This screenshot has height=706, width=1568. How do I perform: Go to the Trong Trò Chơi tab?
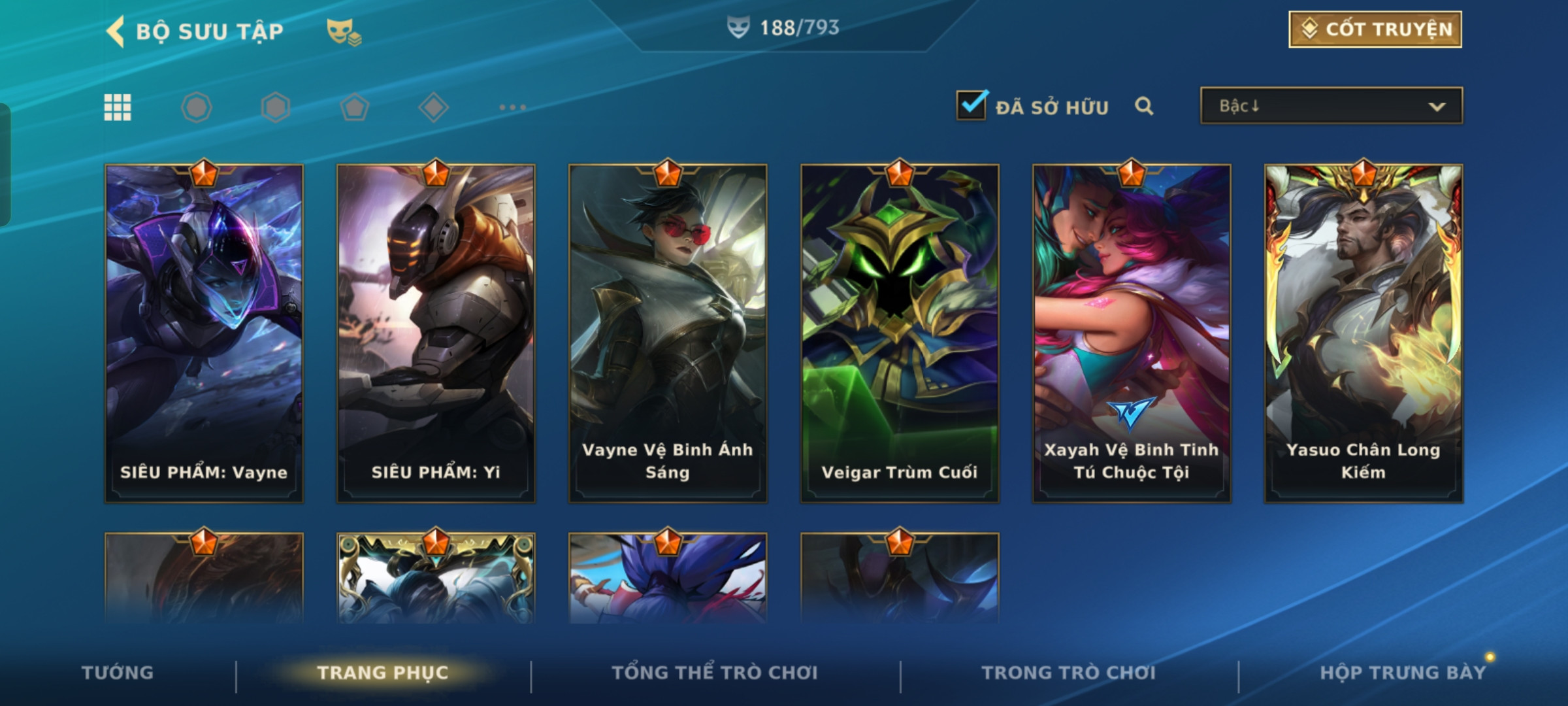click(1069, 672)
